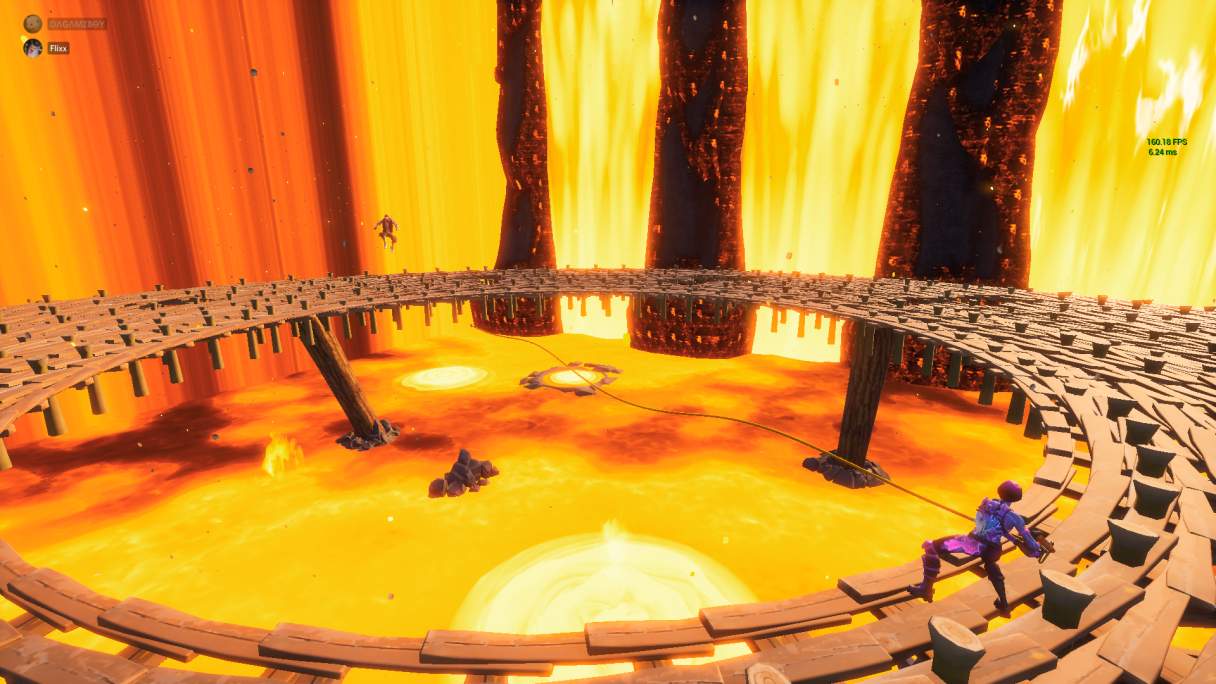Select Flixx in the player list
The height and width of the screenshot is (684, 1216).
58,48
